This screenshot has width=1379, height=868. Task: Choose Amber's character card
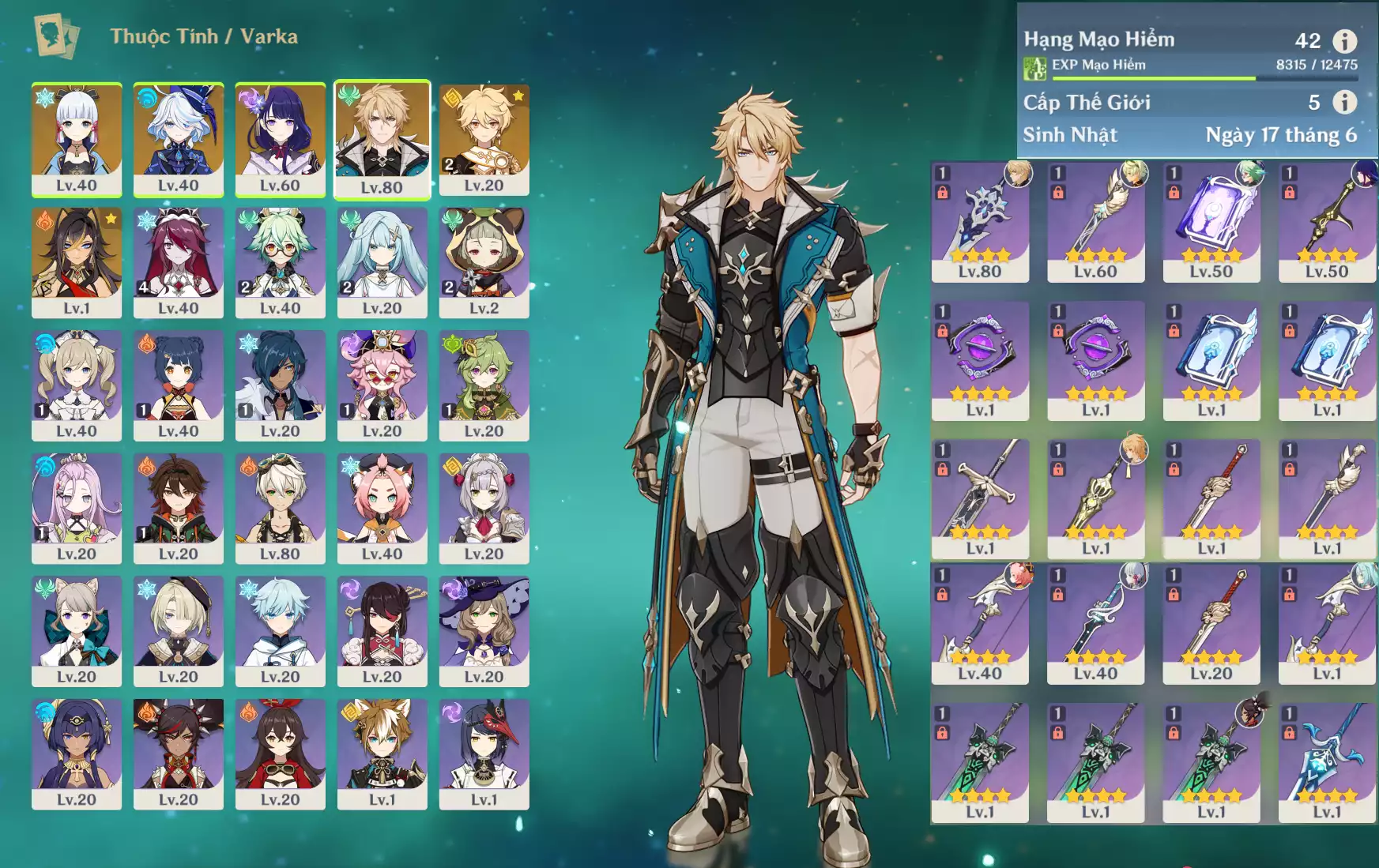[x=281, y=753]
